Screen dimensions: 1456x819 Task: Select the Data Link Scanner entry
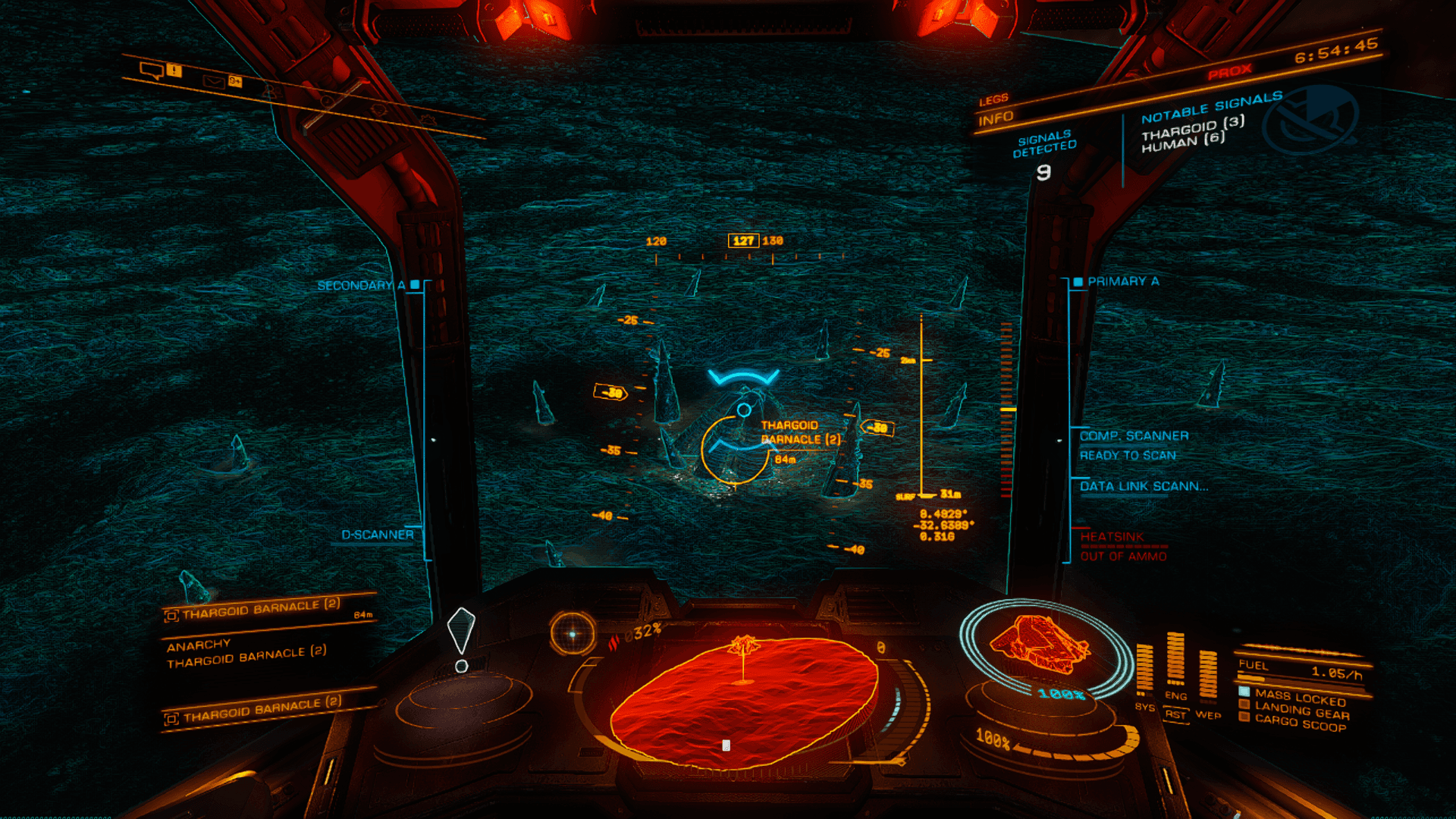pos(1144,486)
